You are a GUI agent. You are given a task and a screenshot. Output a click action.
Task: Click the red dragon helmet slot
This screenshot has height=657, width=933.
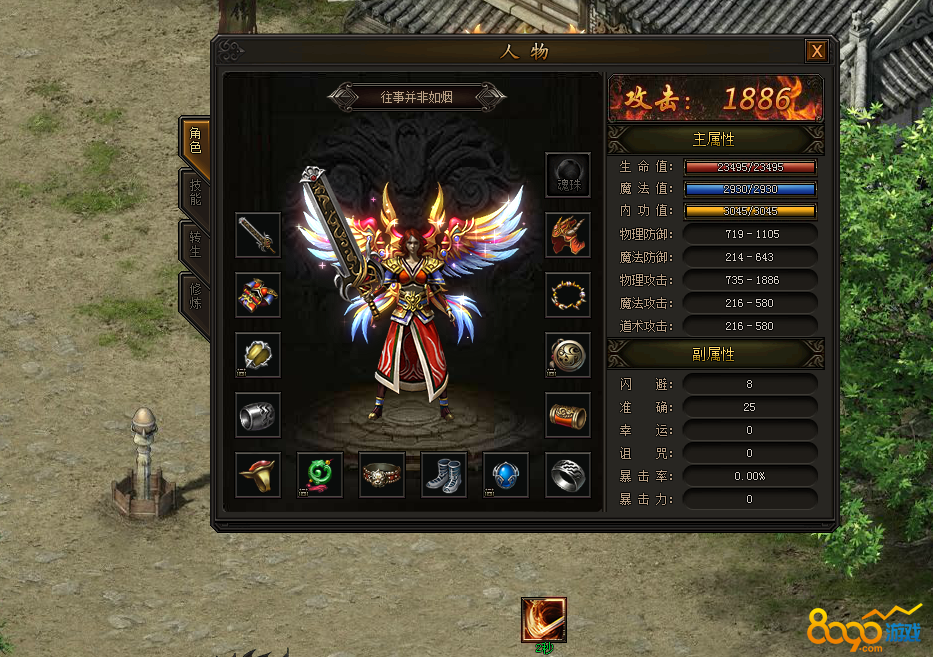(568, 235)
